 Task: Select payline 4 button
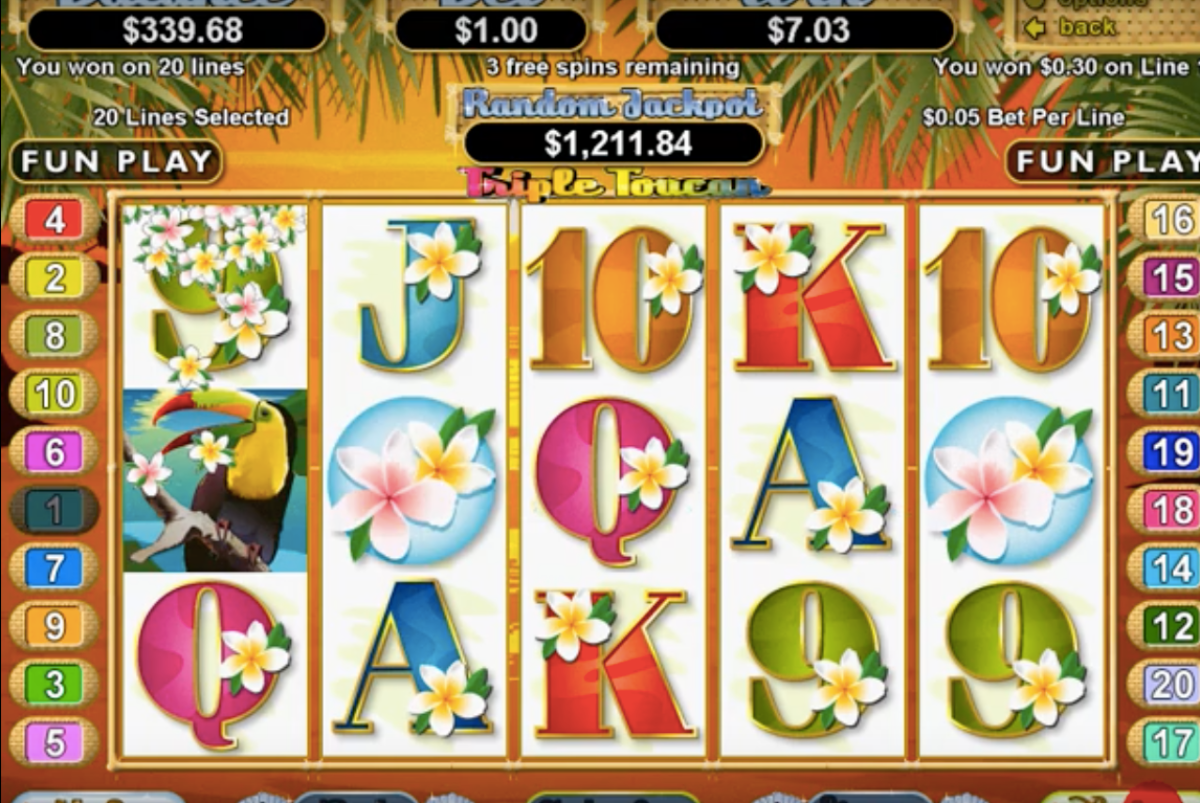[x=55, y=219]
